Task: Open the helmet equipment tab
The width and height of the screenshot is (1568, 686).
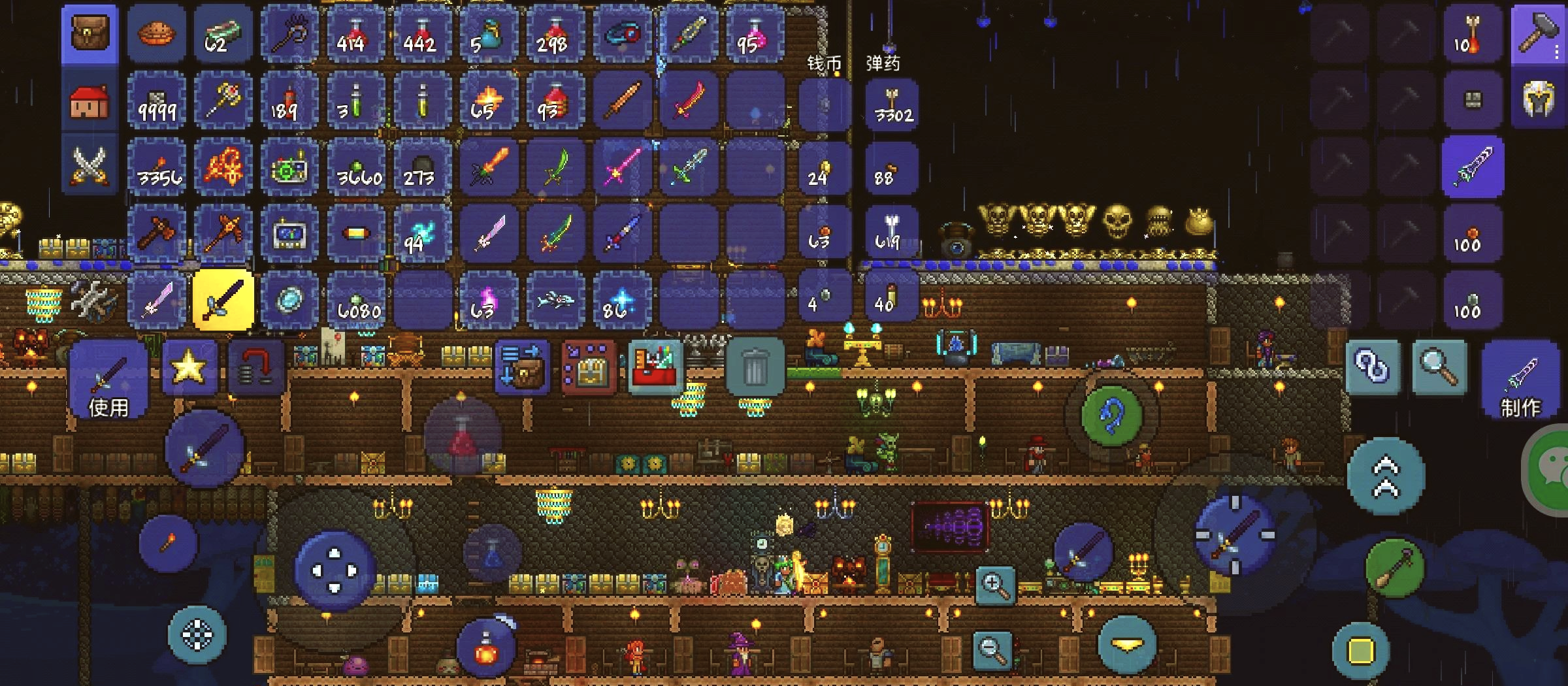Action: (x=1539, y=100)
